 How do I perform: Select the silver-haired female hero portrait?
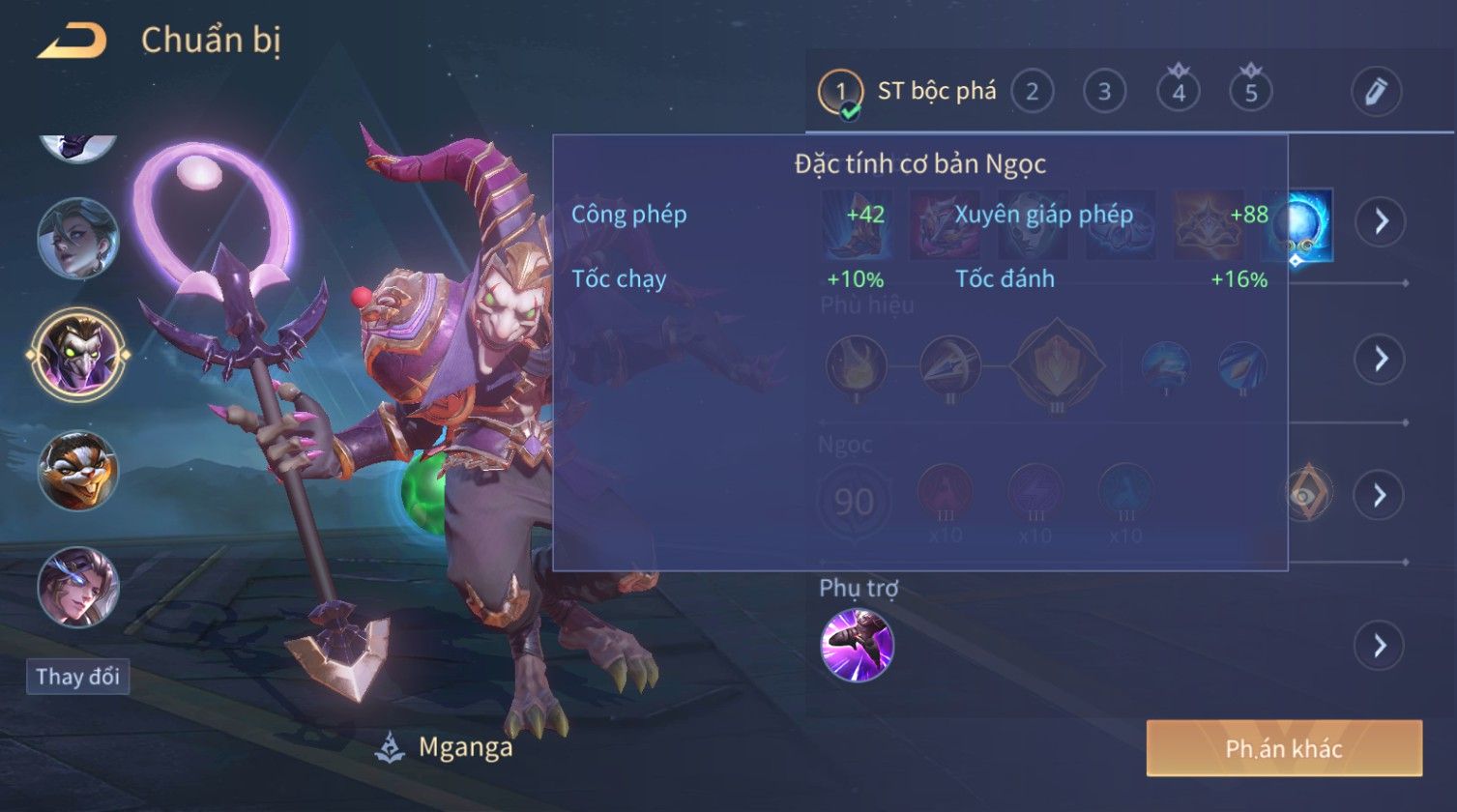click(x=77, y=238)
